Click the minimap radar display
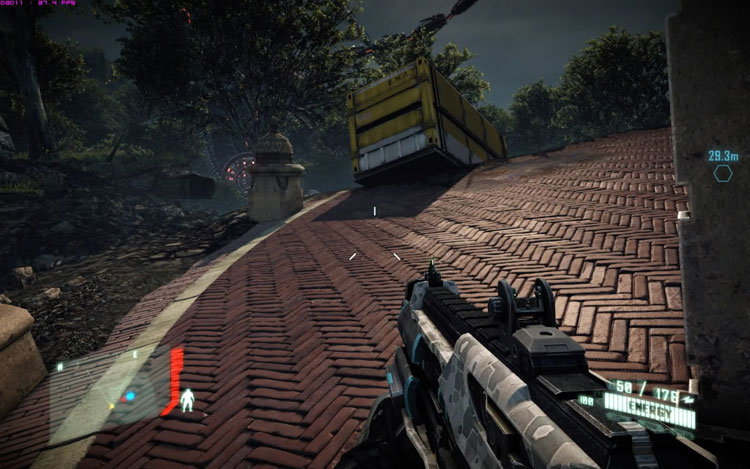 point(128,393)
